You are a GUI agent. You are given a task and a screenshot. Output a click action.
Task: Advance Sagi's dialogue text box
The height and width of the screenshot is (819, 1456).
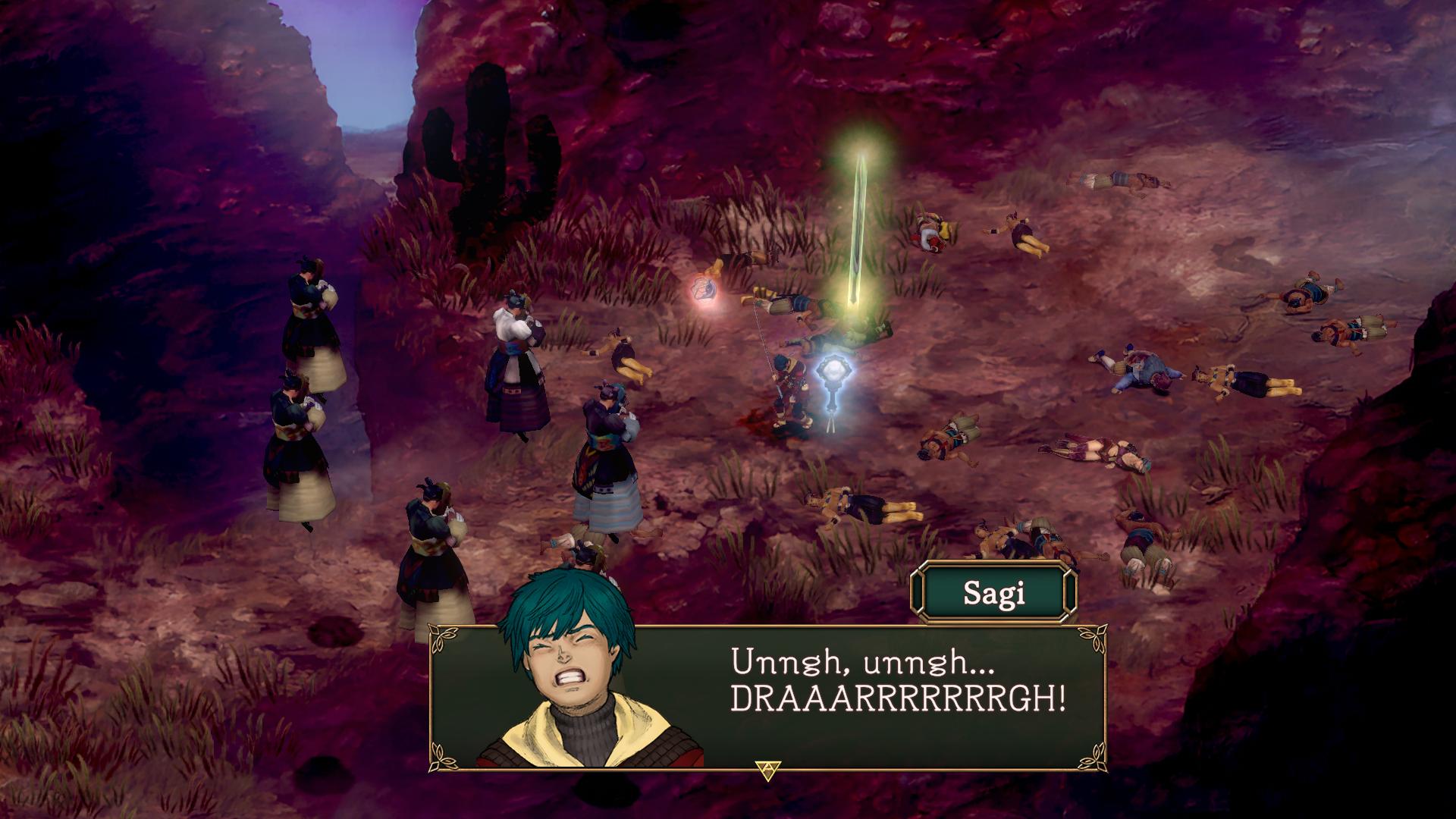tap(767, 771)
